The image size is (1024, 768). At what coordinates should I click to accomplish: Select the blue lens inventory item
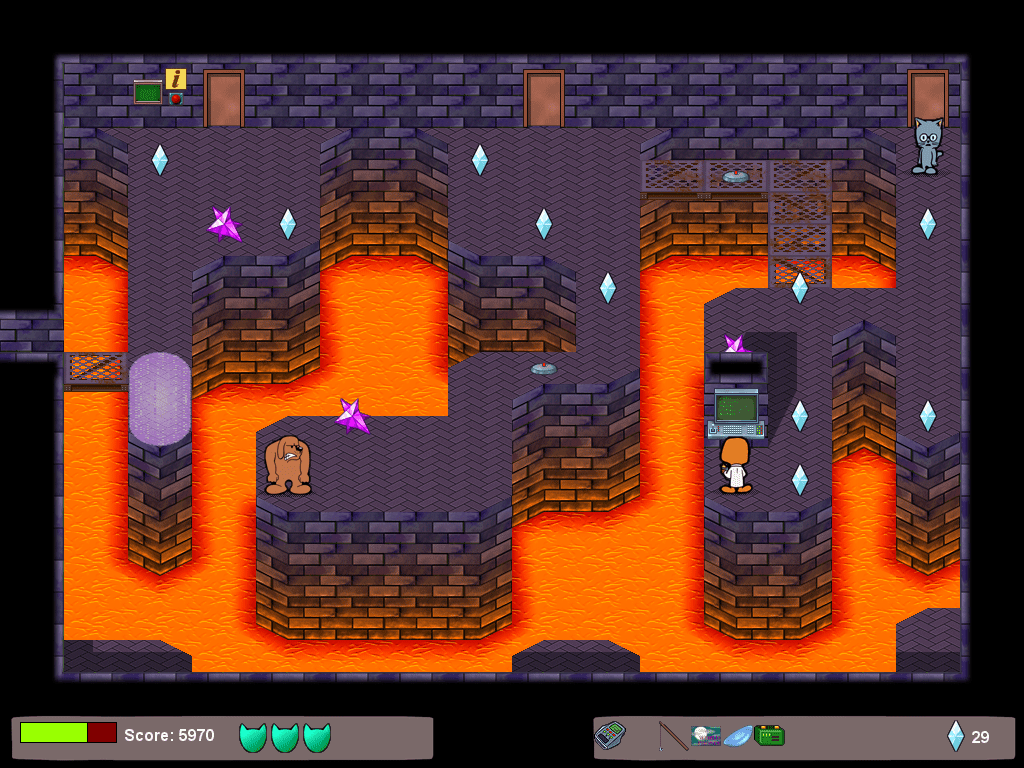[738, 736]
